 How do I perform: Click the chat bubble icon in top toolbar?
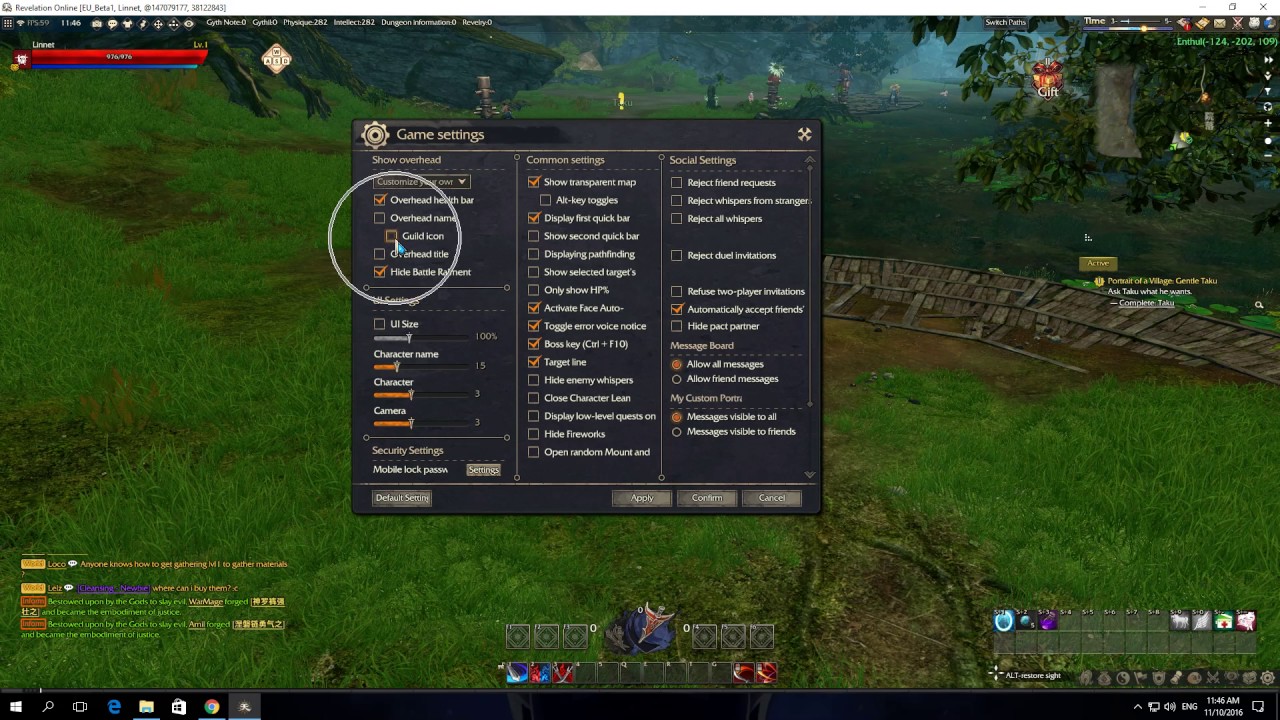tap(113, 22)
